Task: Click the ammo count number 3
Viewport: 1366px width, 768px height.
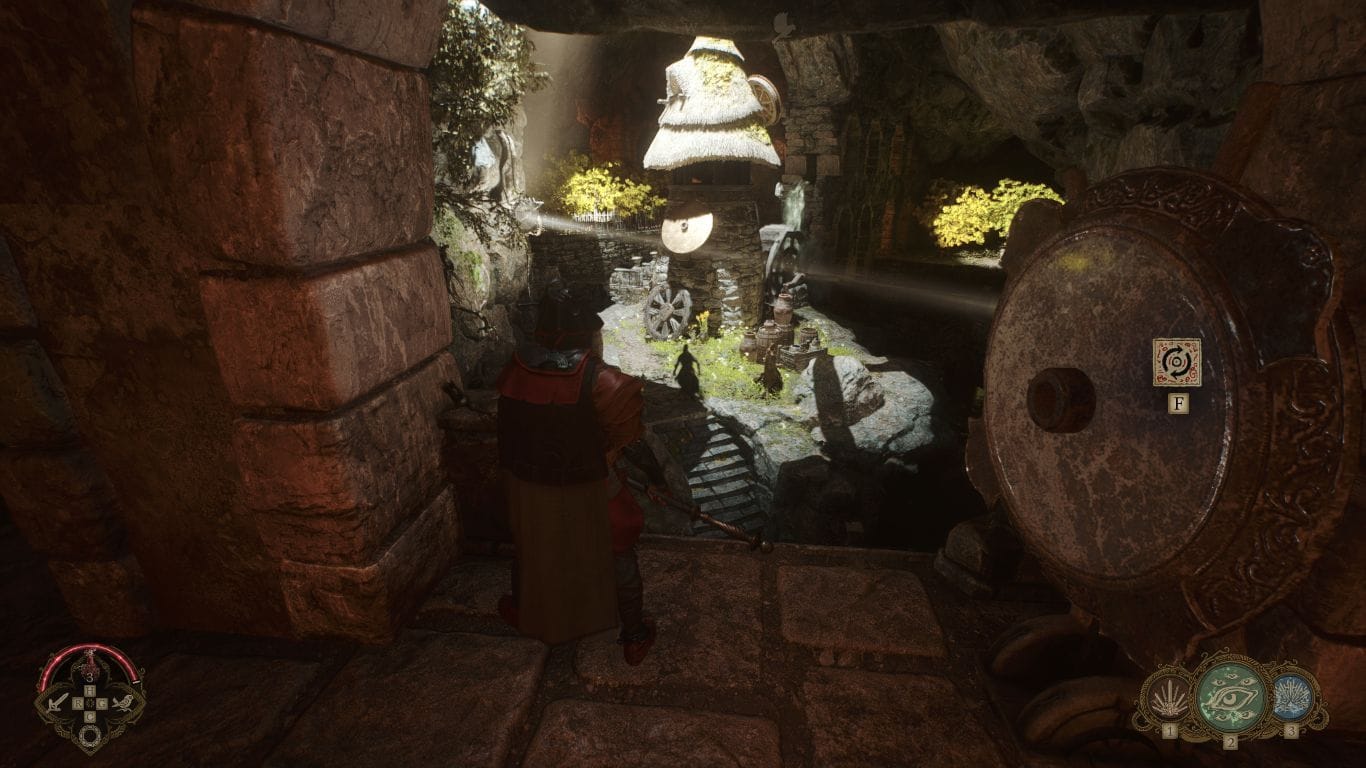Action: coord(88,675)
